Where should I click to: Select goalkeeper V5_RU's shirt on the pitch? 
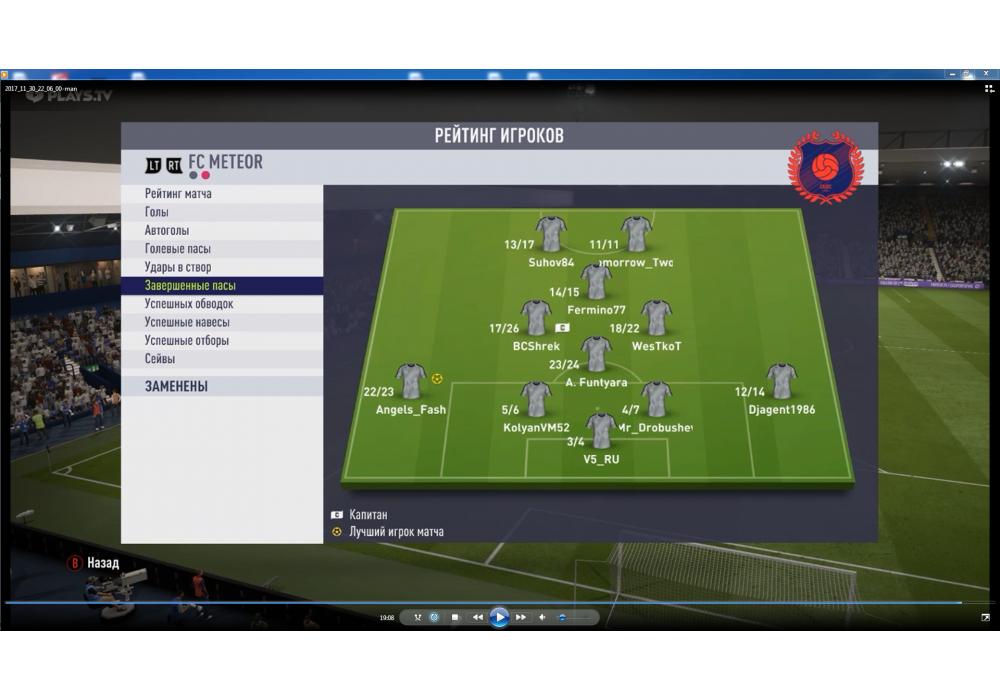[x=602, y=431]
